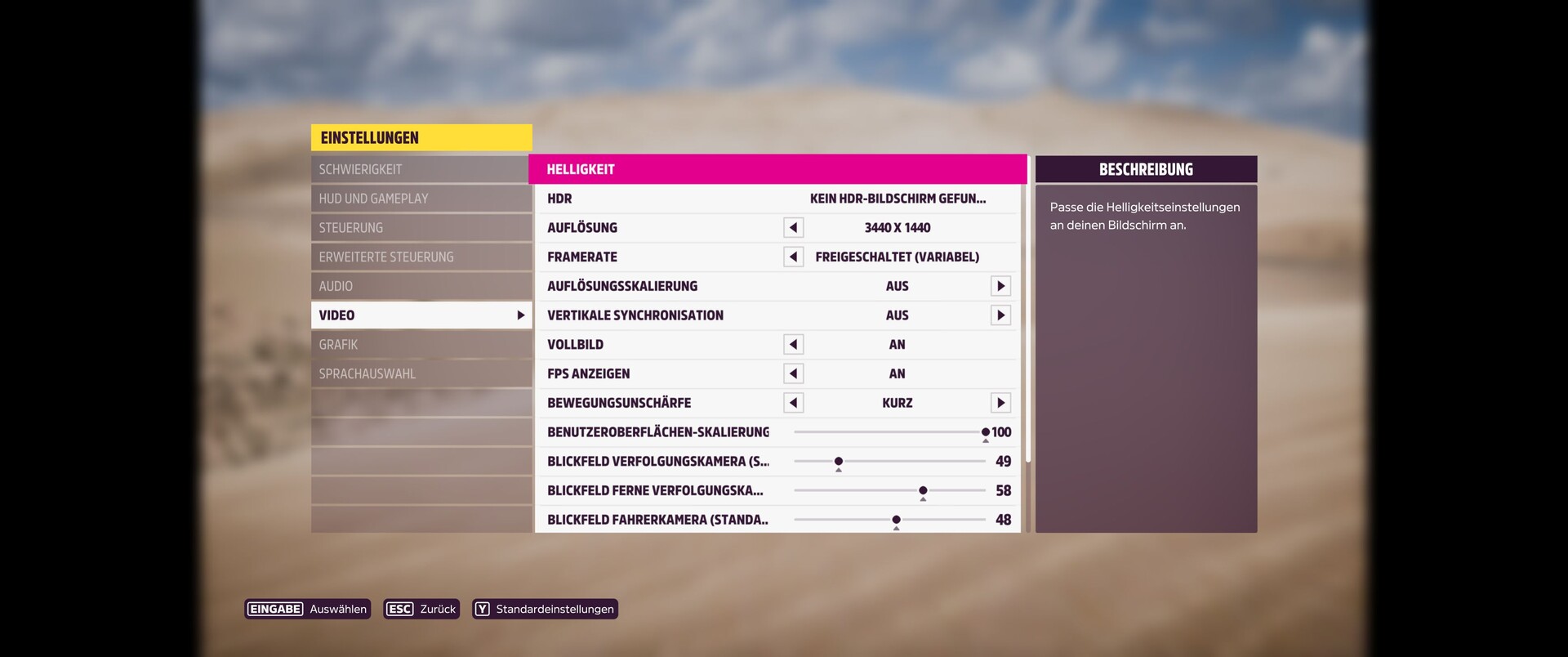
Task: Click the left arrow beside Auflösung
Action: tap(792, 227)
